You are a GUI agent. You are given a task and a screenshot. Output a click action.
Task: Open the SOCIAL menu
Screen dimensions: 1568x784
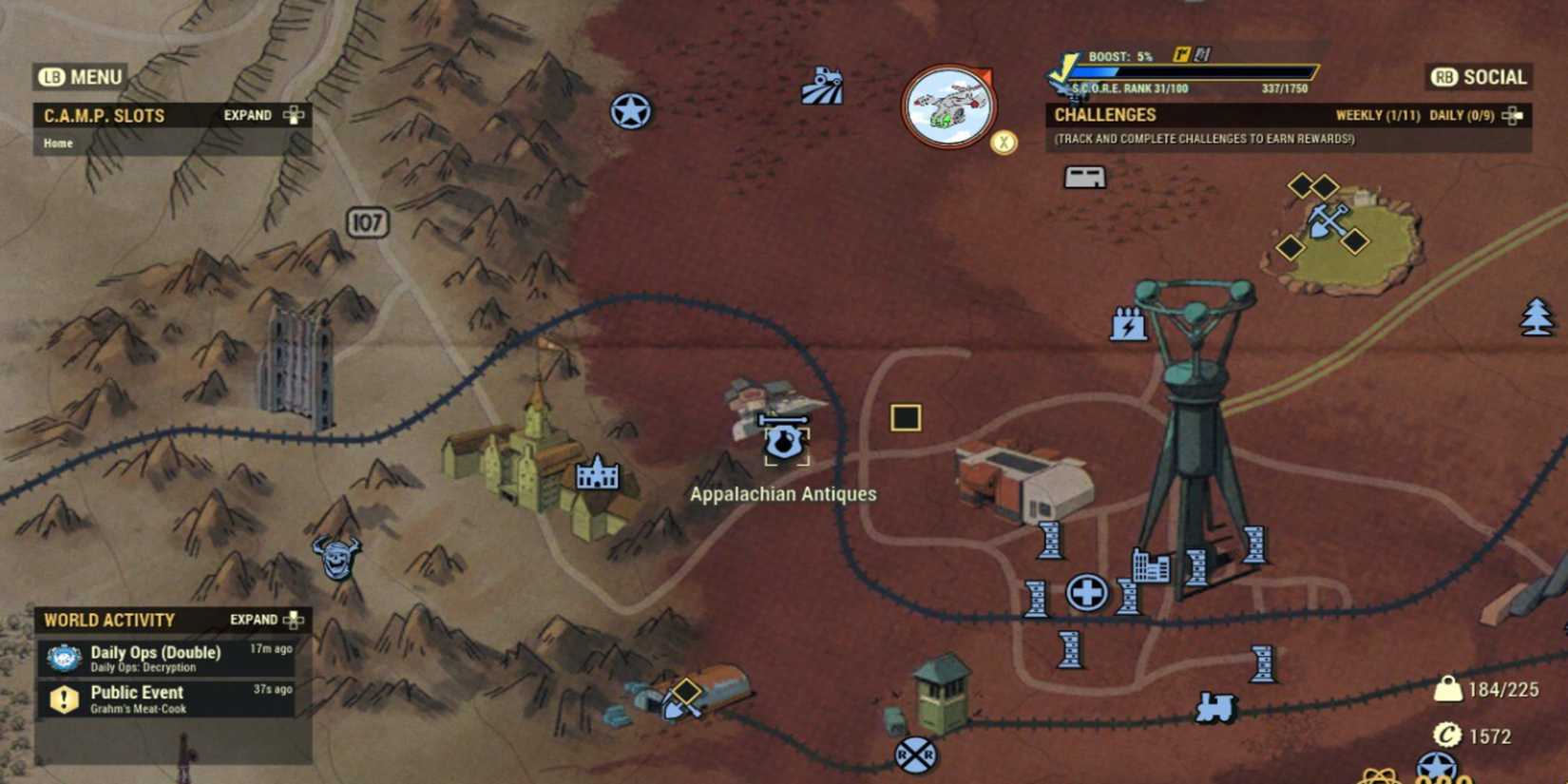(1478, 77)
